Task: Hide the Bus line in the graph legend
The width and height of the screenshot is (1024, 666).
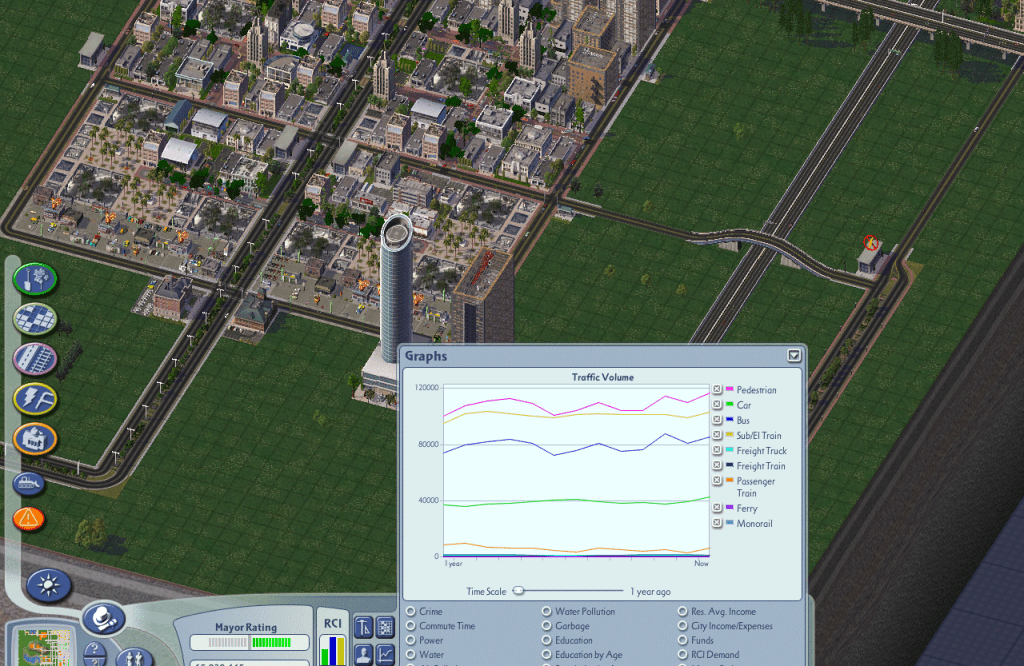Action: (x=717, y=420)
